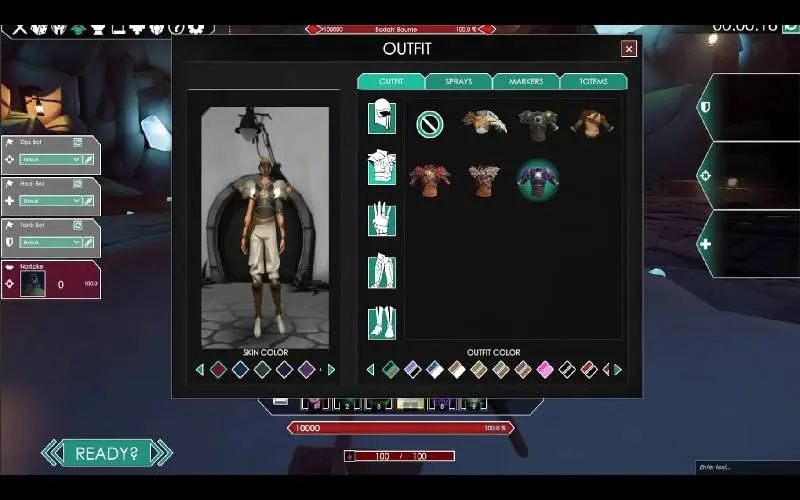Select the red spiked chest armor

click(430, 180)
